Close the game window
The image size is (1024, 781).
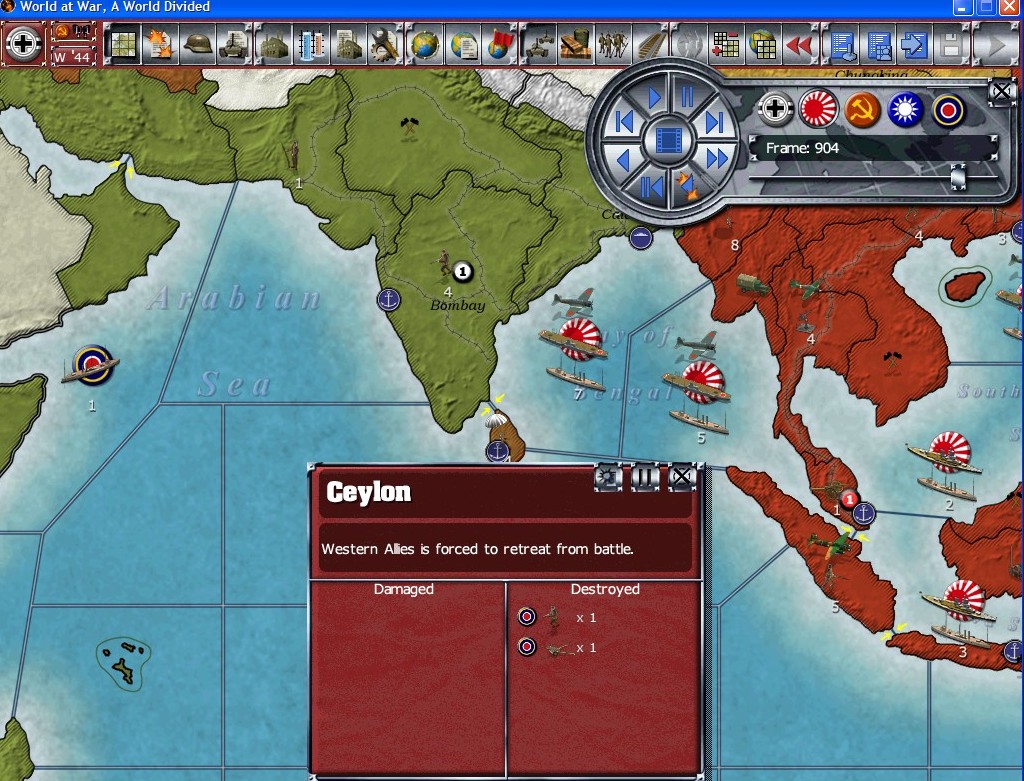[1010, 7]
